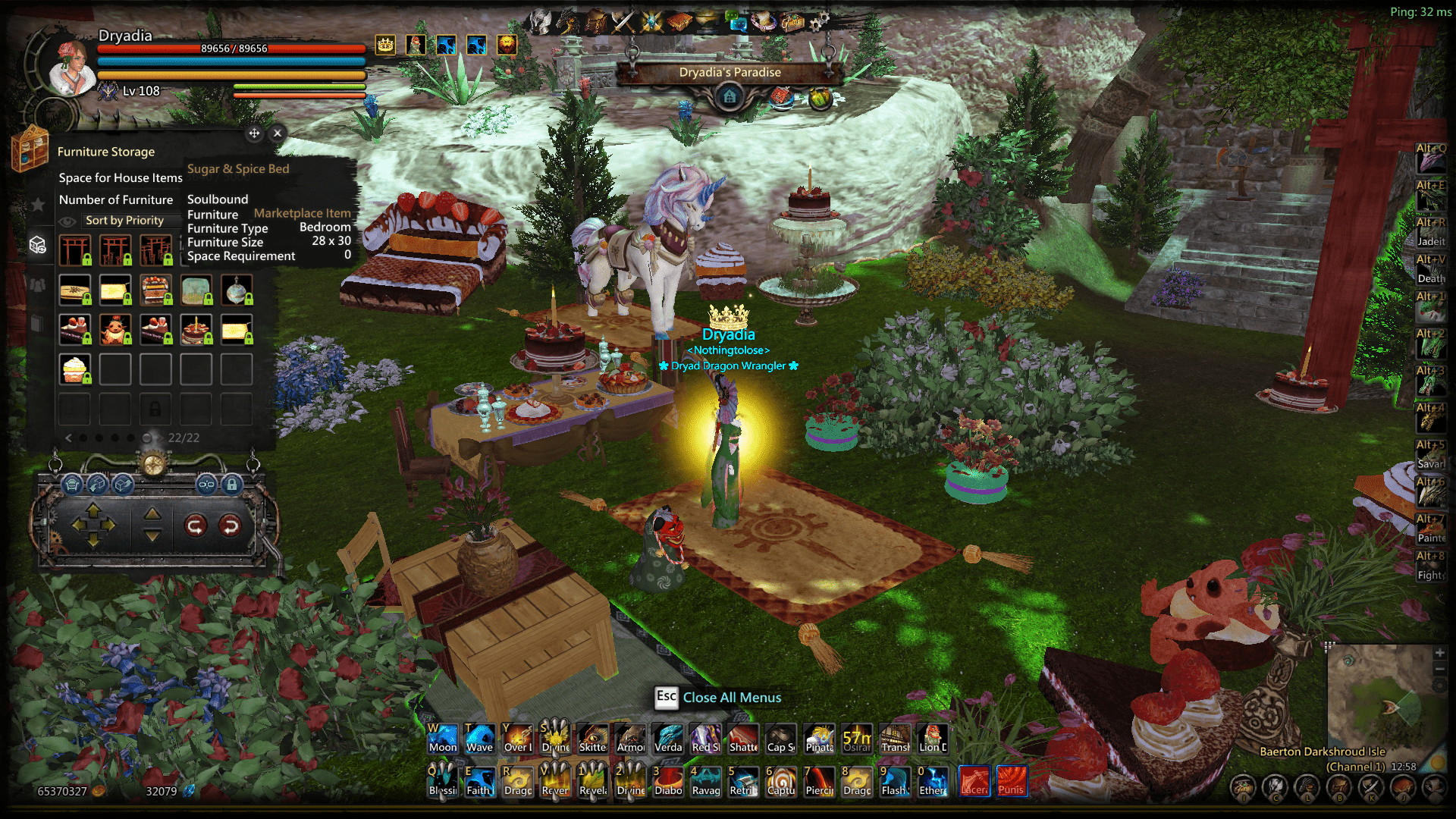Close the Furniture Storage window
Screen dimensions: 1456x819
coord(278,133)
